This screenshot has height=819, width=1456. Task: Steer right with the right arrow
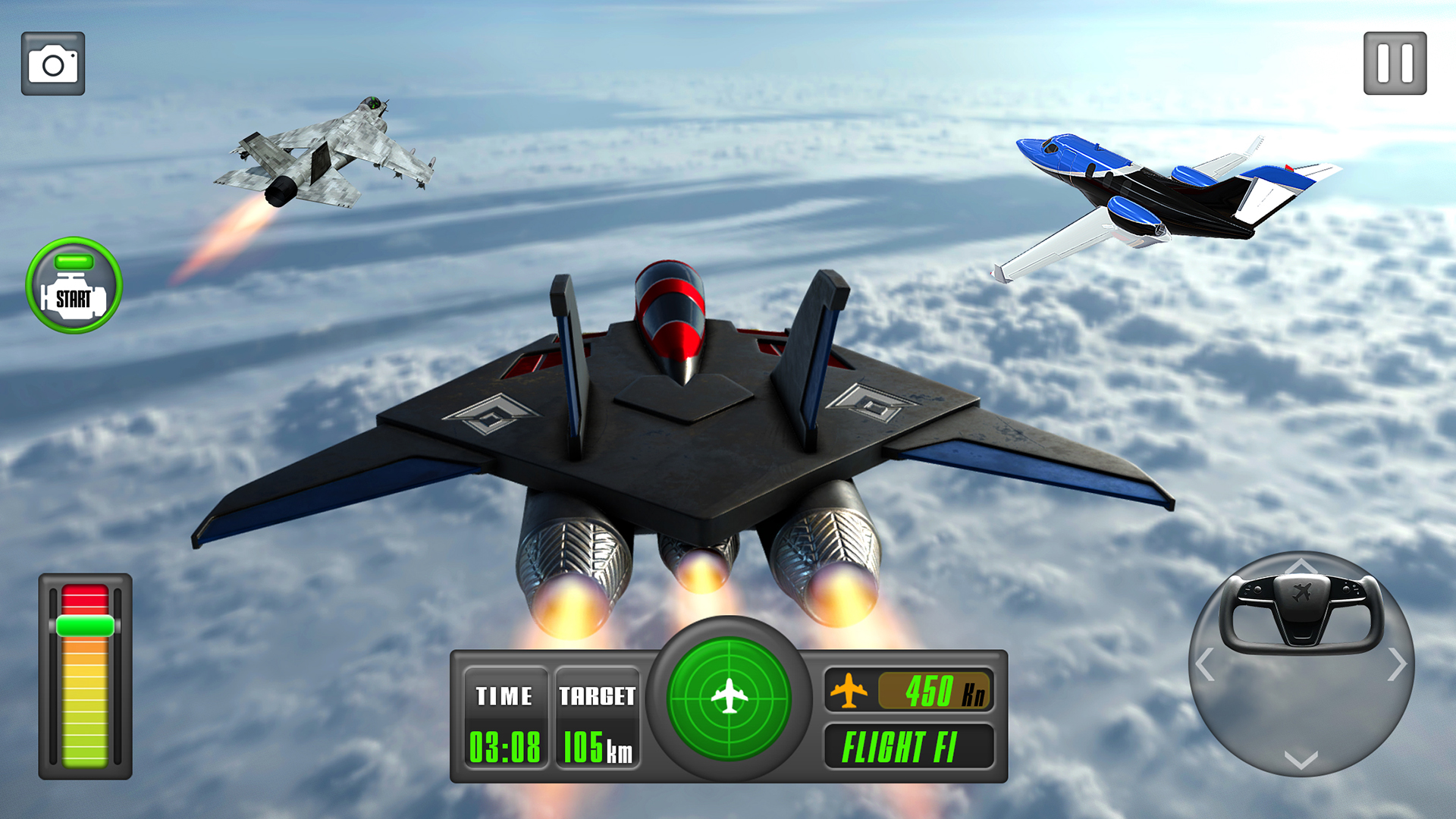pyautogui.click(x=1397, y=665)
